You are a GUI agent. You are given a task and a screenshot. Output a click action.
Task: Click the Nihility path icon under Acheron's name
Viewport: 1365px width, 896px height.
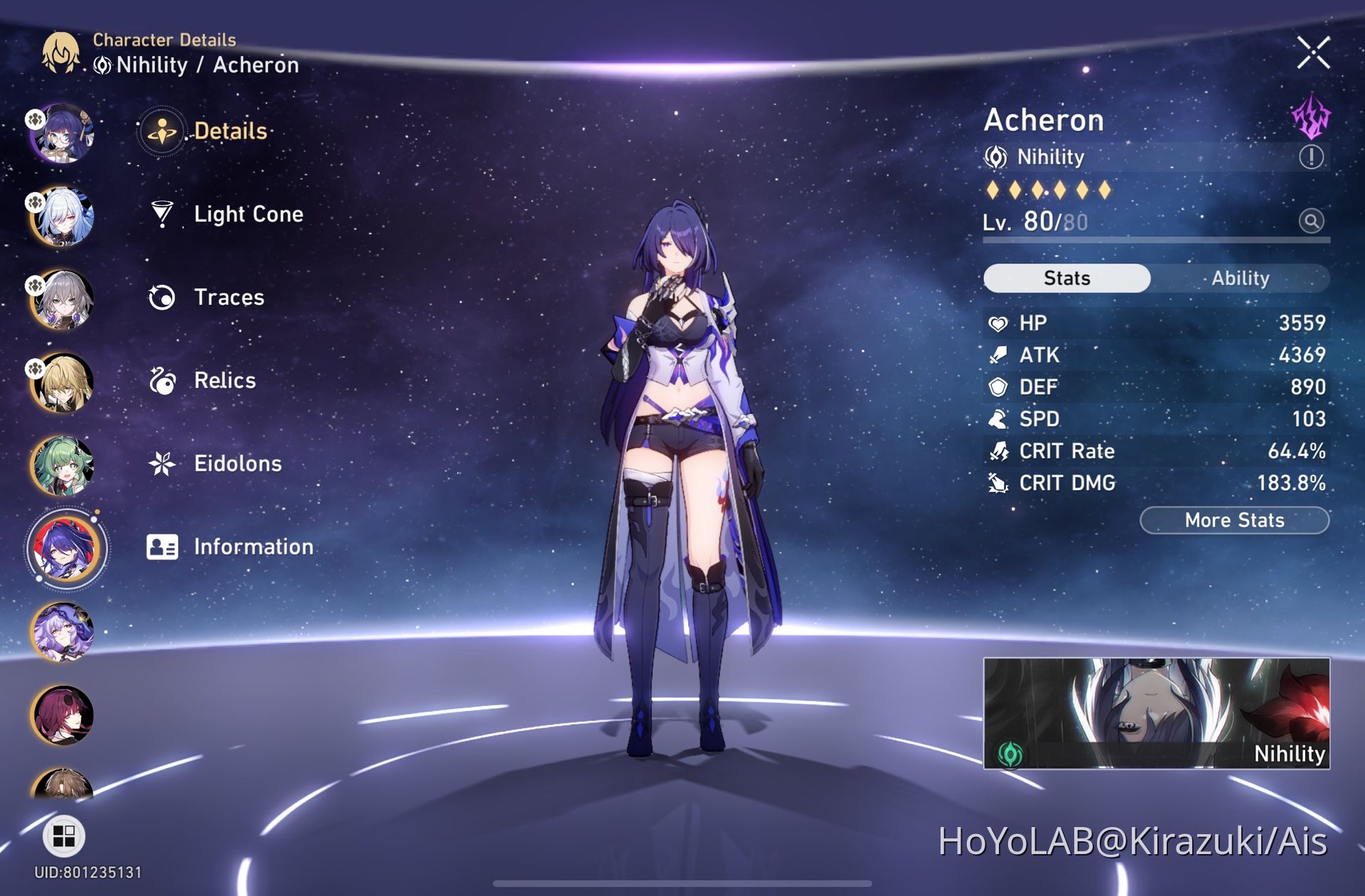[x=997, y=157]
